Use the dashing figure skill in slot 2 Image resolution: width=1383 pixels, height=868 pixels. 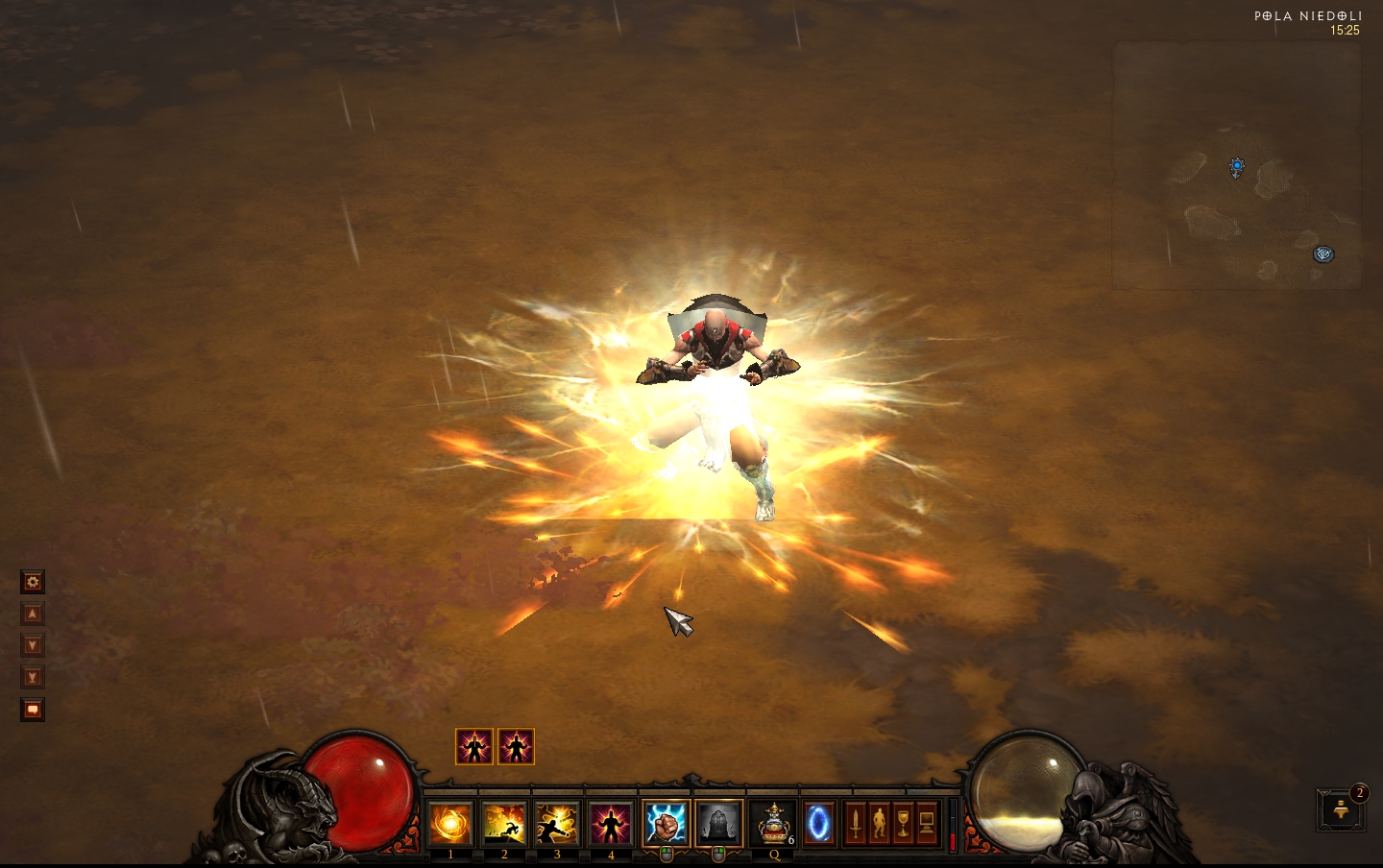(504, 825)
